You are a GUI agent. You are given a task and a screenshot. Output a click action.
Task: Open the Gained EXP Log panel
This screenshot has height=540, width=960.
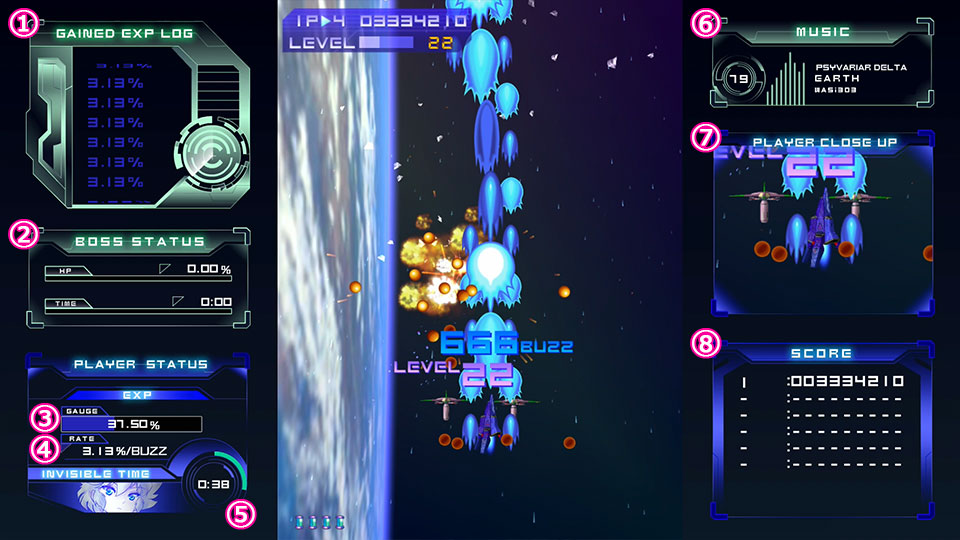[x=125, y=33]
